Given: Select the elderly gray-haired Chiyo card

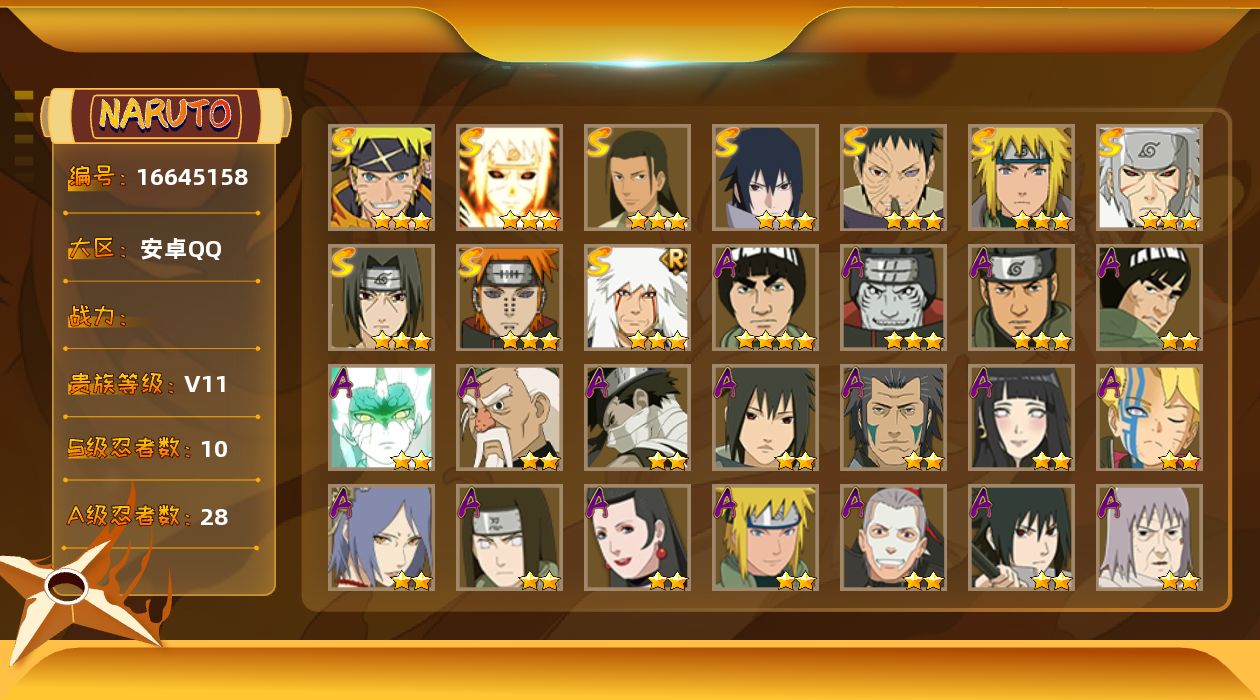Looking at the screenshot, I should pos(1149,538).
